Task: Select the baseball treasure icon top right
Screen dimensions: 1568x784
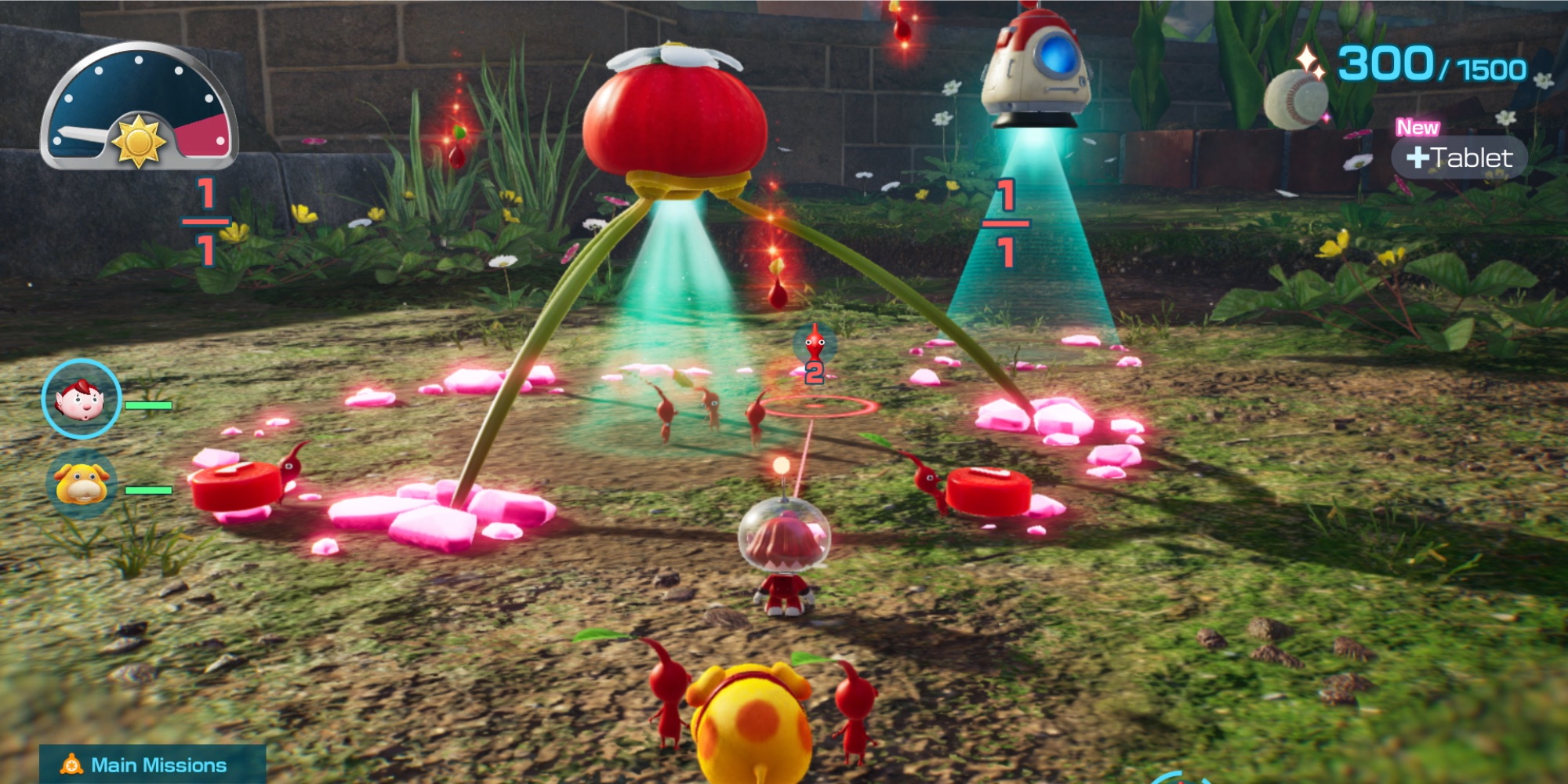Action: pyautogui.click(x=1298, y=98)
